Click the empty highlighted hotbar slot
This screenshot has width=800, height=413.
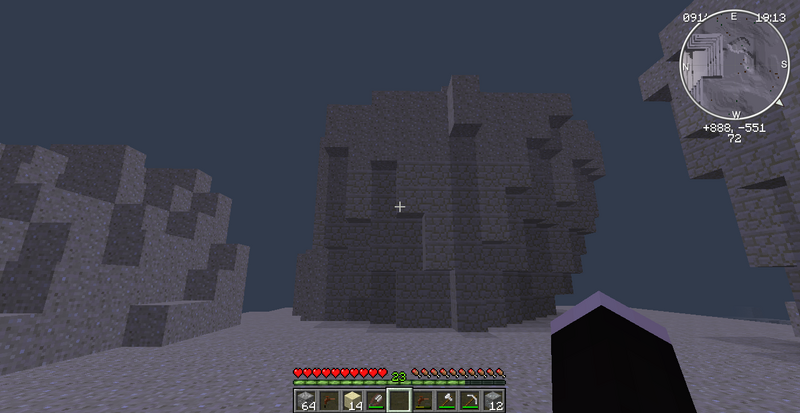click(x=400, y=401)
